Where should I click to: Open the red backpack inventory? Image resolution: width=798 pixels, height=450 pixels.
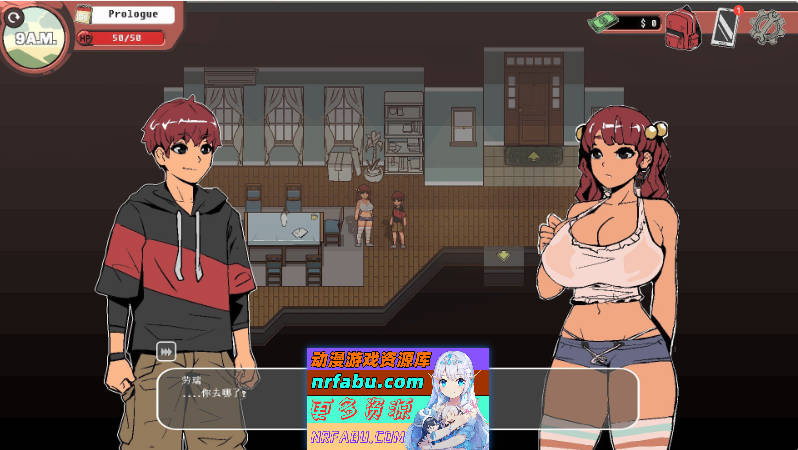682,26
